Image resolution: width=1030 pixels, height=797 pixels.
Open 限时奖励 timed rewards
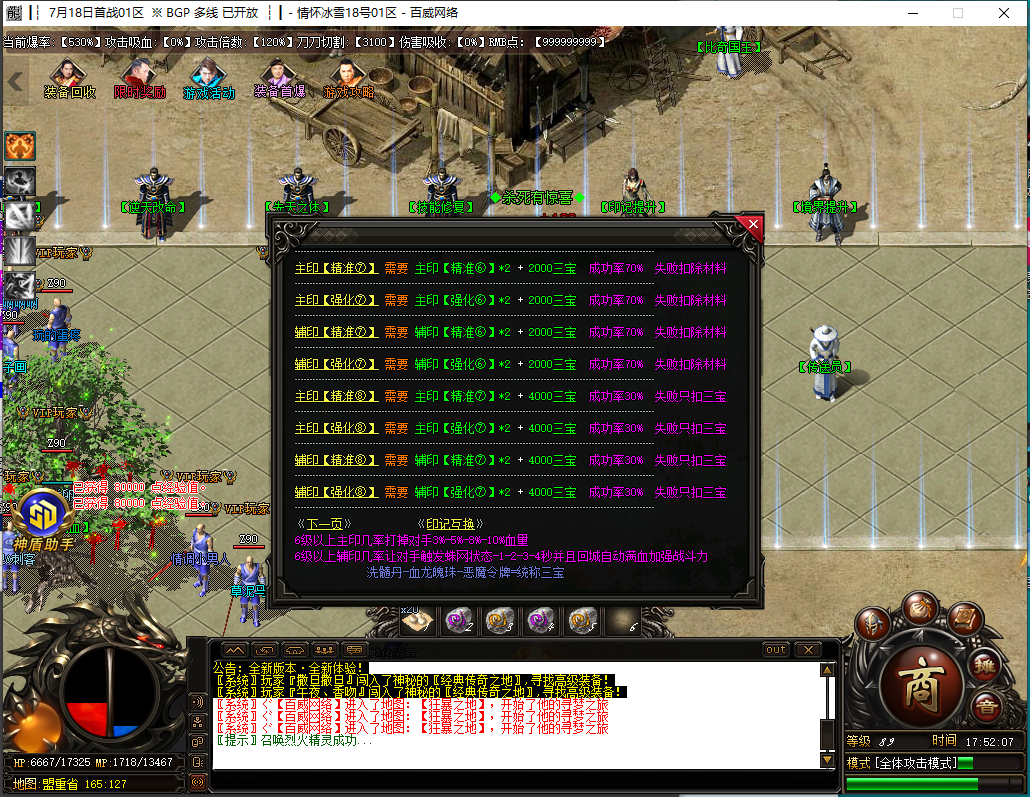(x=140, y=80)
